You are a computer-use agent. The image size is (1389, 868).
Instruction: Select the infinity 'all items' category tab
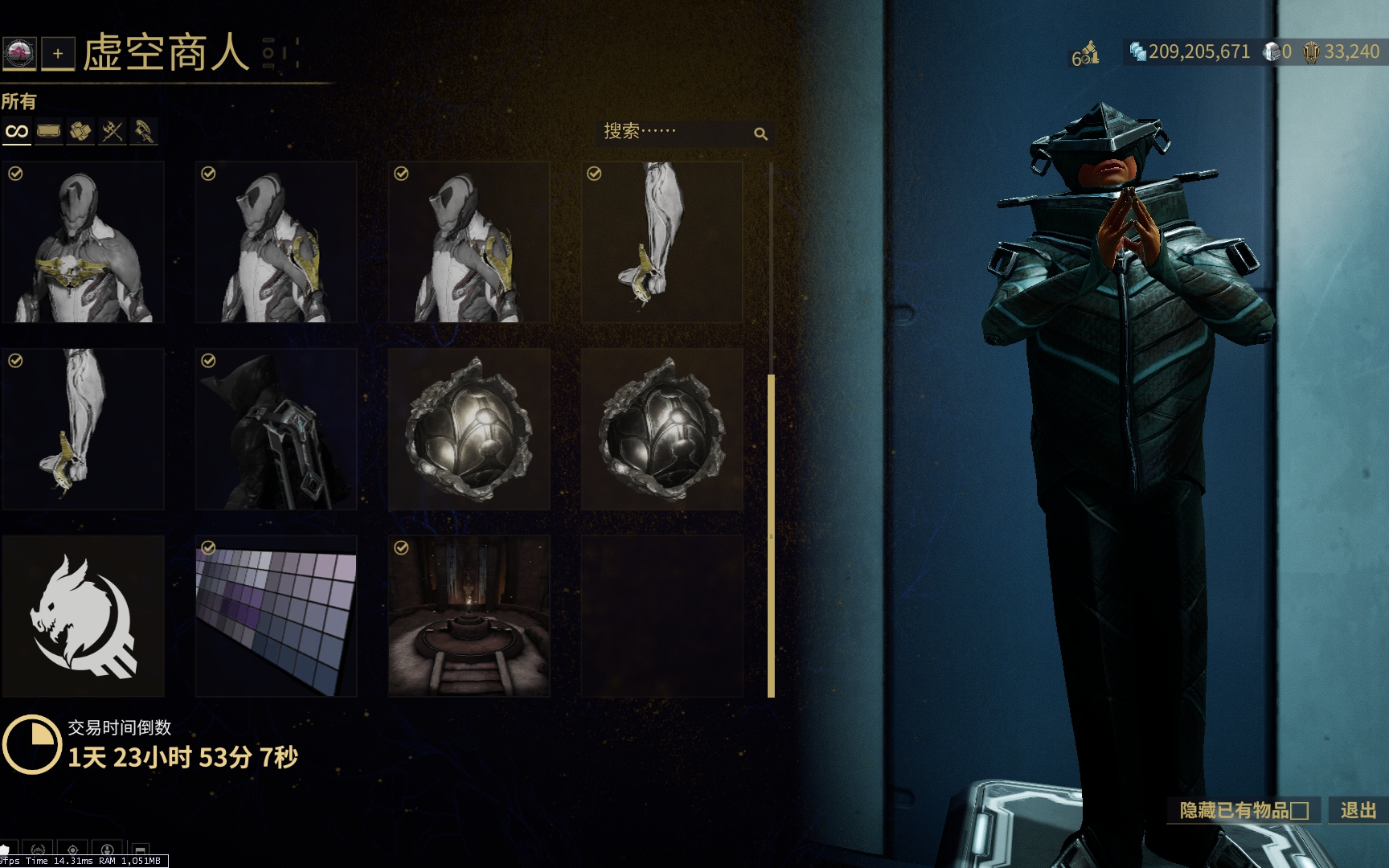(x=17, y=131)
